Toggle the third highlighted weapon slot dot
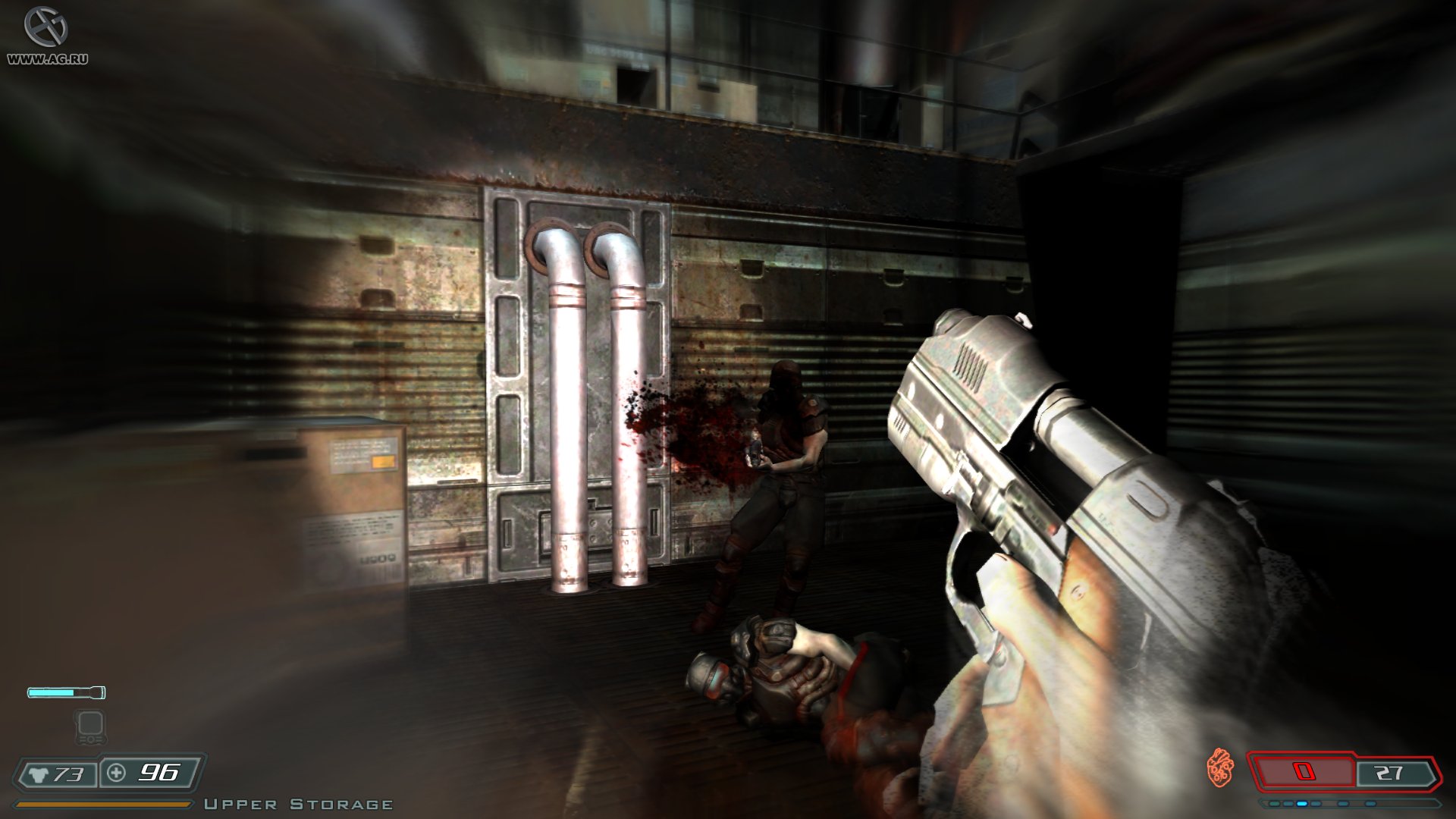The width and height of the screenshot is (1456, 819). [1302, 803]
